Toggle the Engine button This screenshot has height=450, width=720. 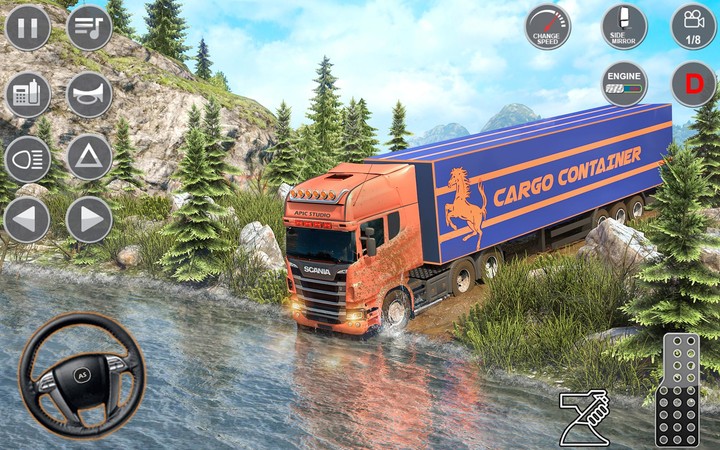pyautogui.click(x=624, y=84)
